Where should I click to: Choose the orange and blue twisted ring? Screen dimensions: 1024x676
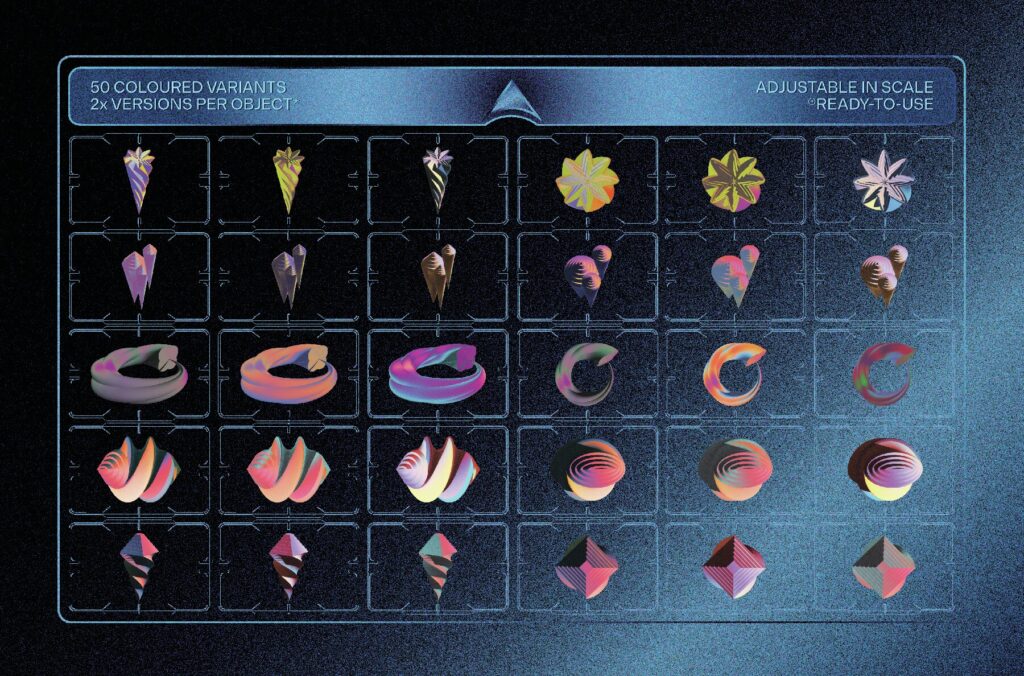[x=288, y=369]
